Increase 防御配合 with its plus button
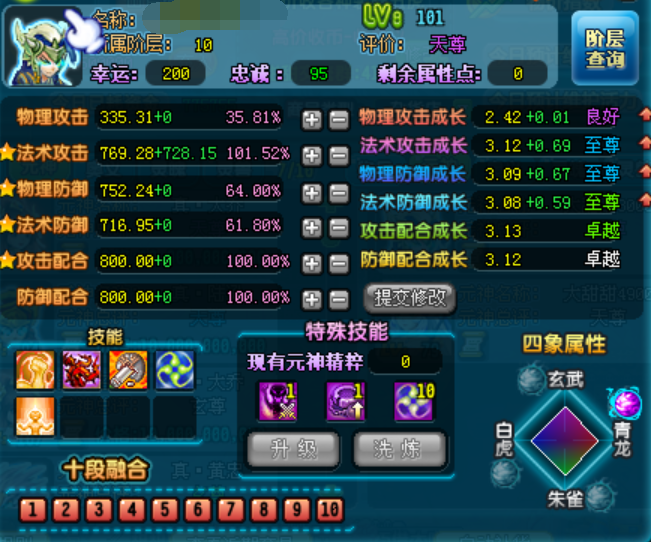 (312, 299)
